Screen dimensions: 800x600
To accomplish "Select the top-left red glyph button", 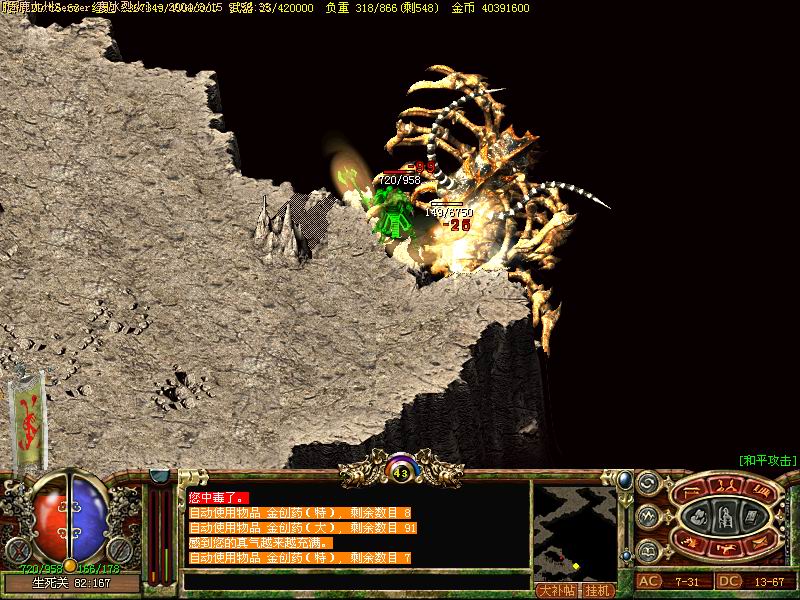I will 693,490.
